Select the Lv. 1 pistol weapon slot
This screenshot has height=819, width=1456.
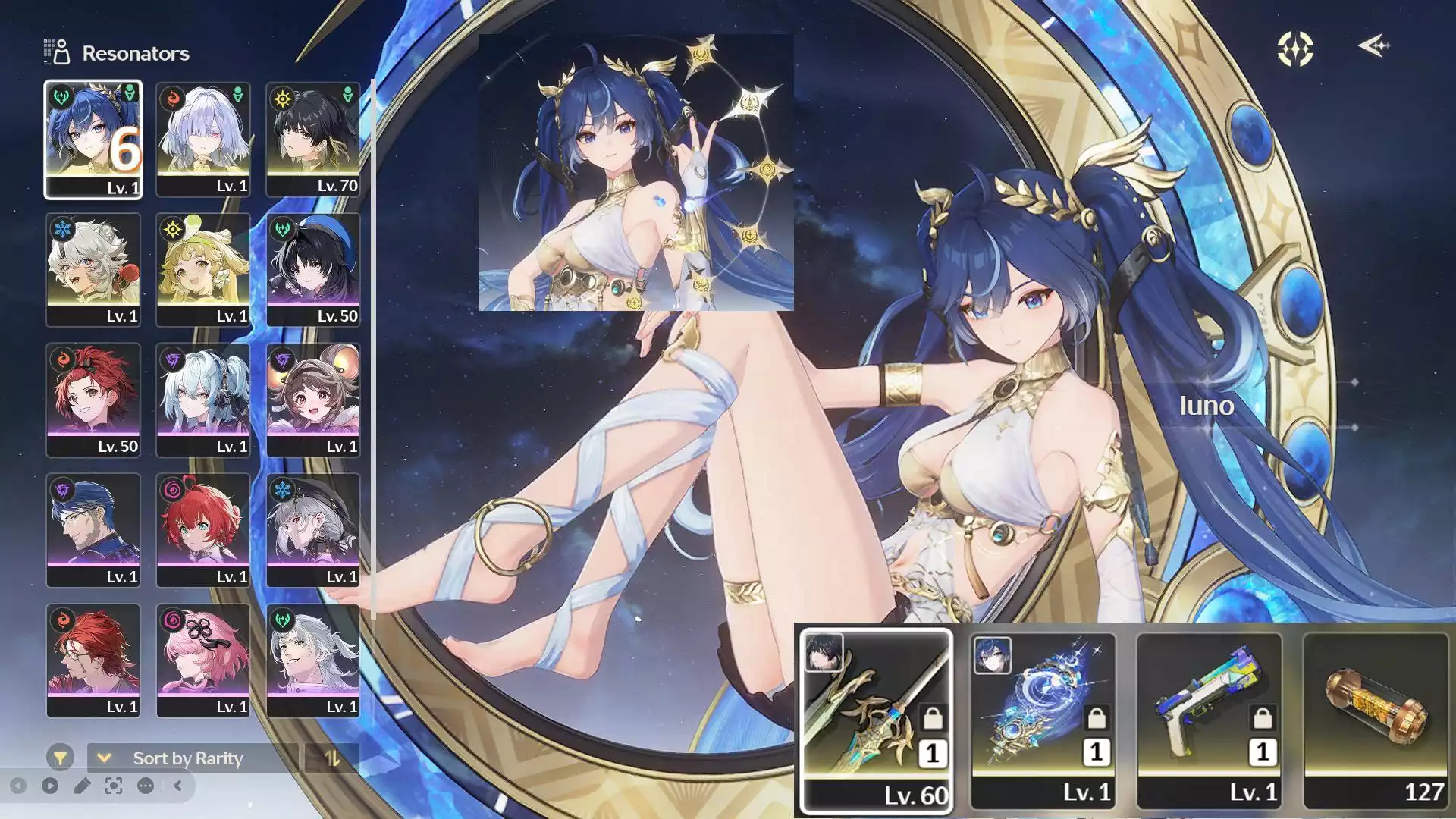1210,720
